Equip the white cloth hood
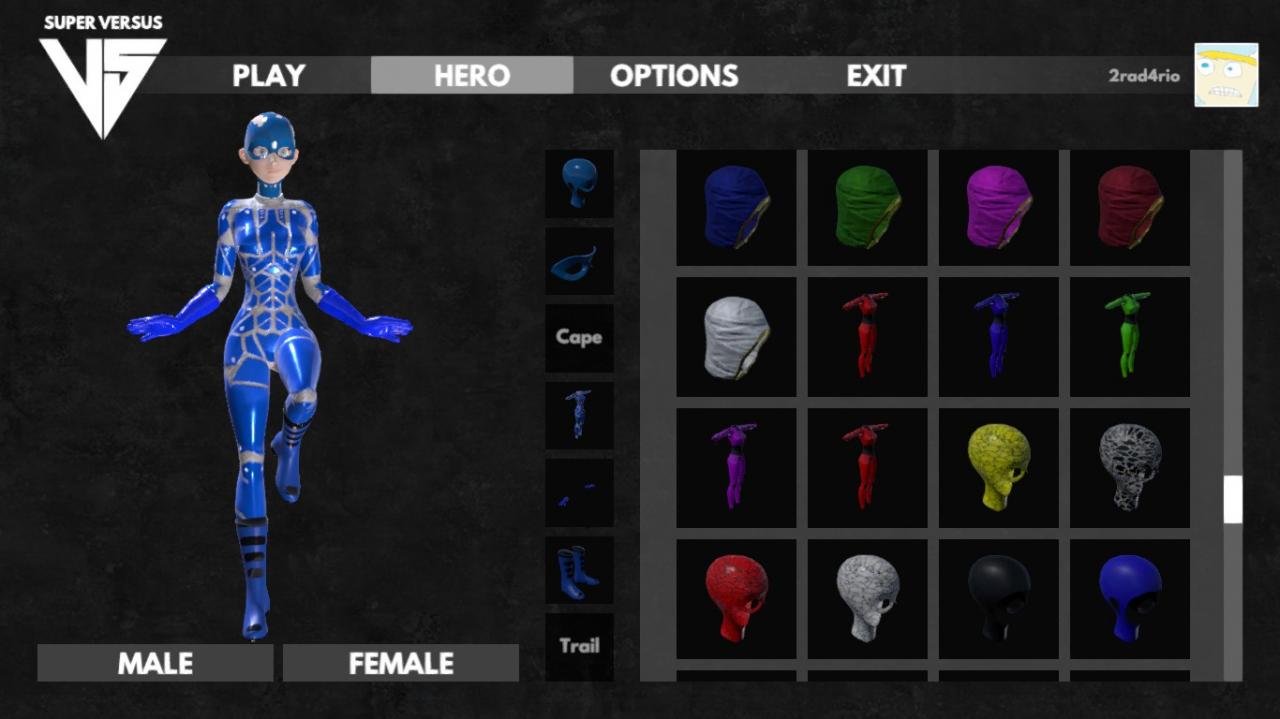Screen dimensions: 1280x719 (736, 337)
